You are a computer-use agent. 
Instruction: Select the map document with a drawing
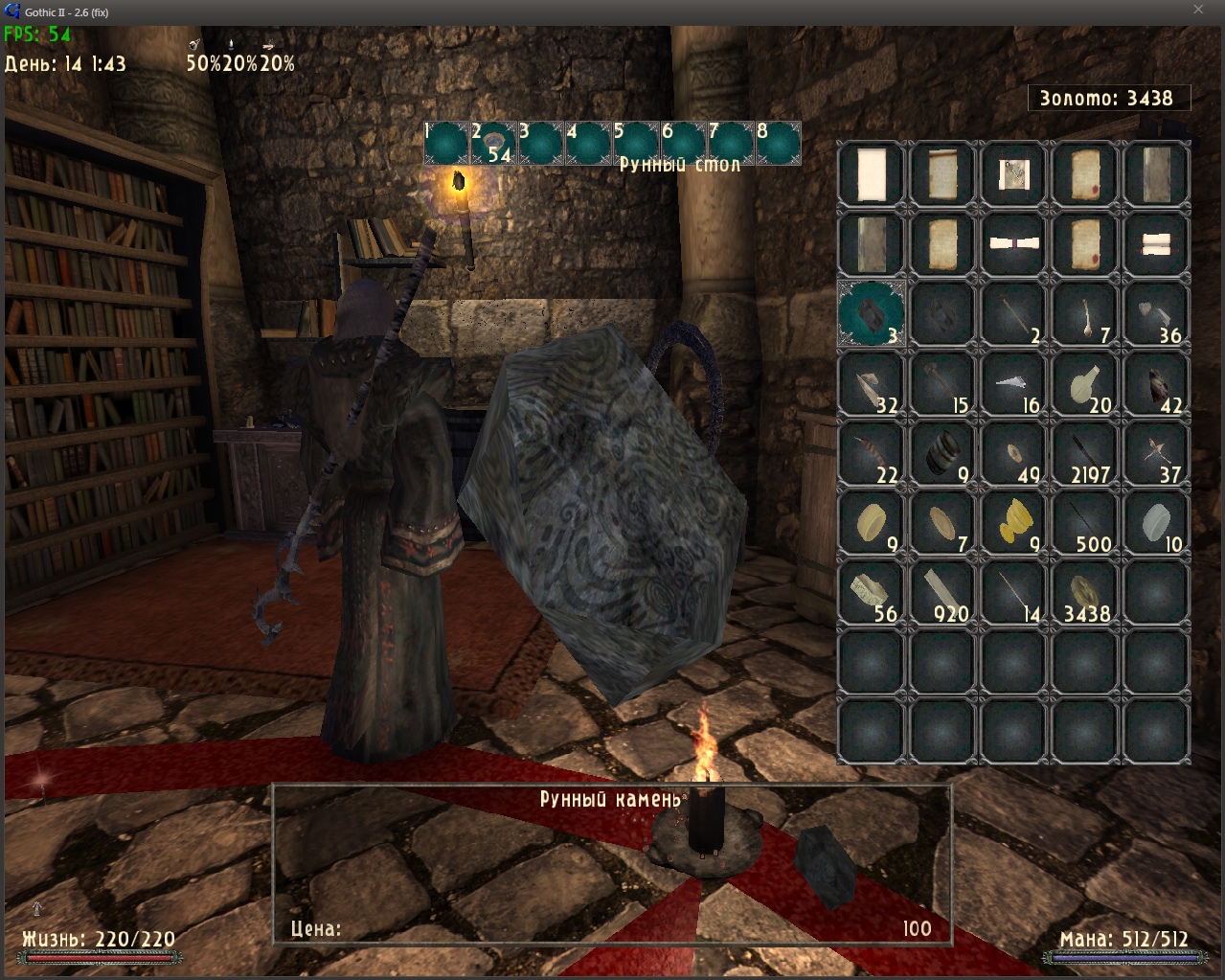(x=1013, y=174)
